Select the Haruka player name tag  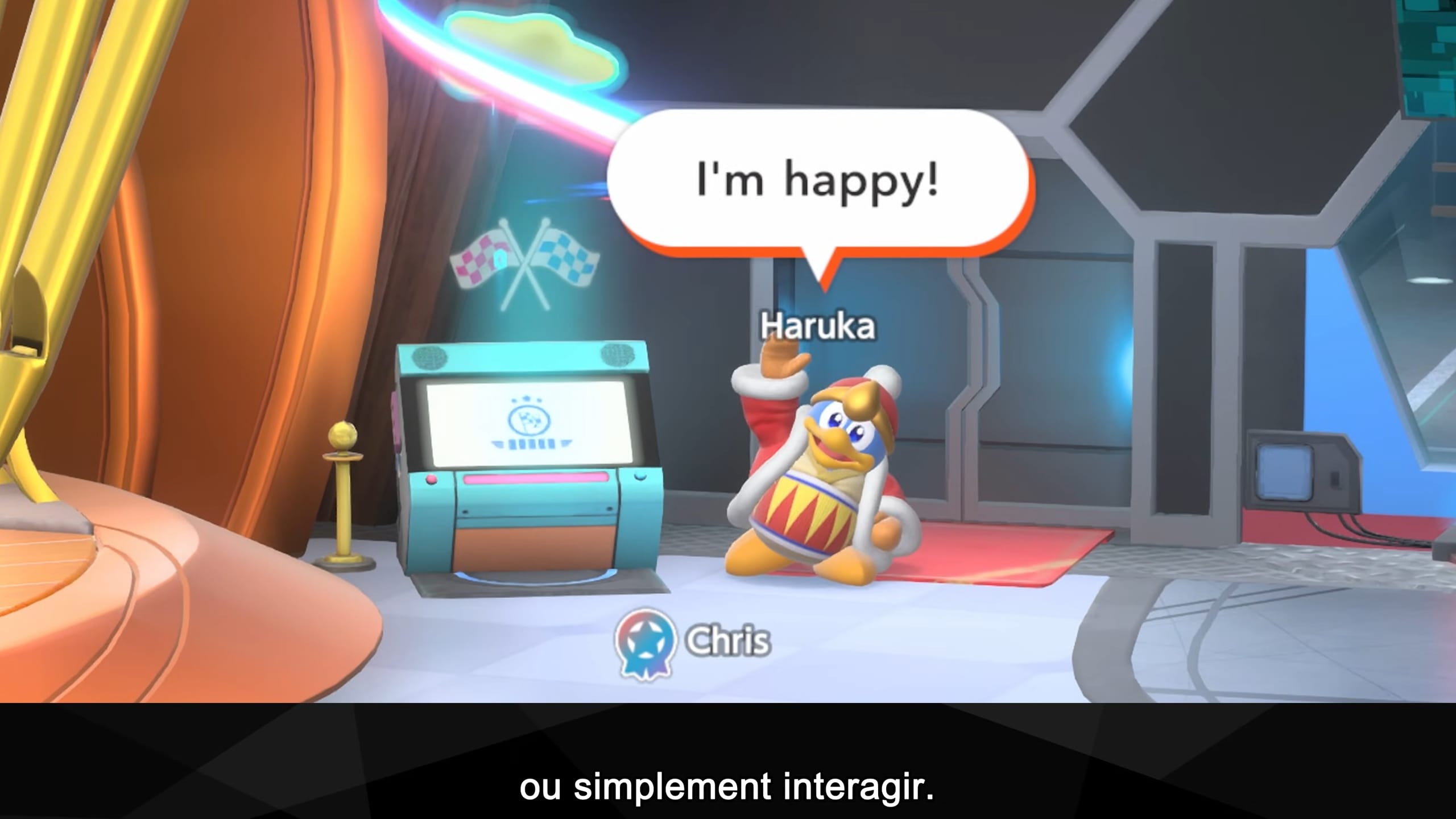[x=818, y=326]
